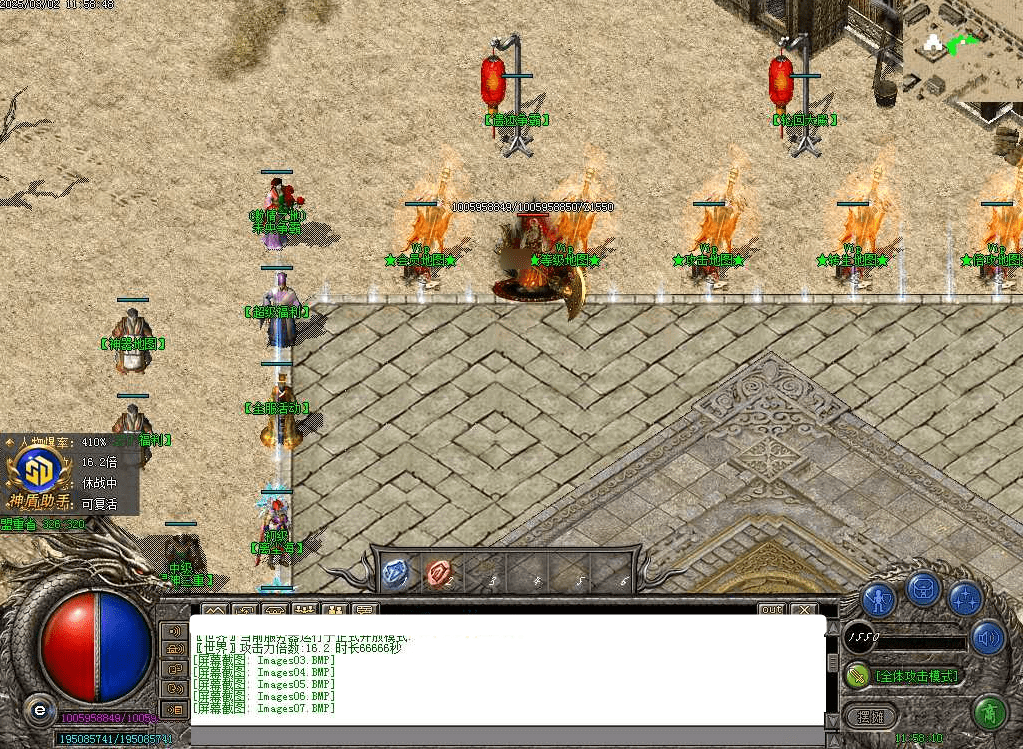
Task: Open the character equipment panel icon
Action: click(x=878, y=600)
